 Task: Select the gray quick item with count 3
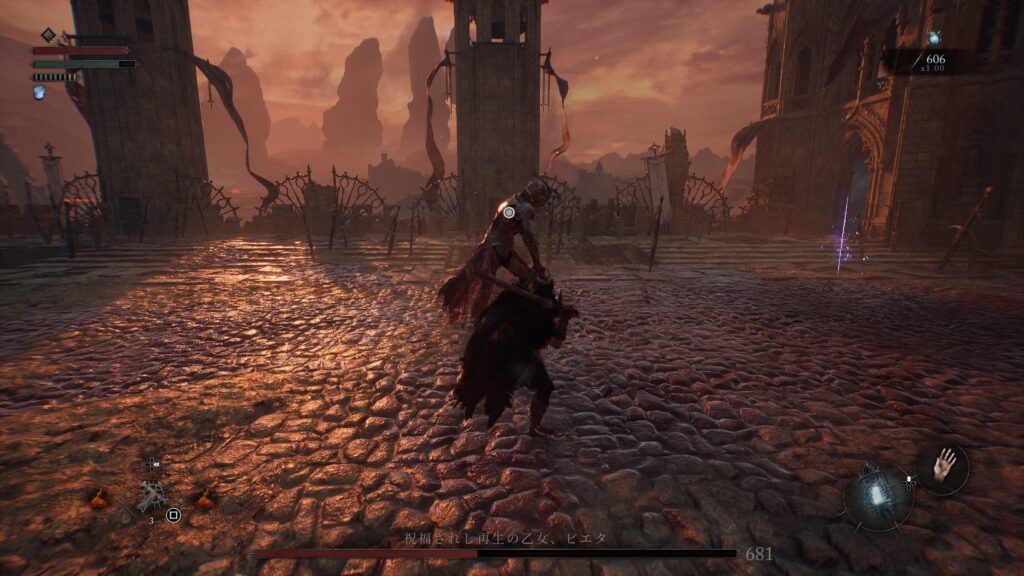coord(152,495)
